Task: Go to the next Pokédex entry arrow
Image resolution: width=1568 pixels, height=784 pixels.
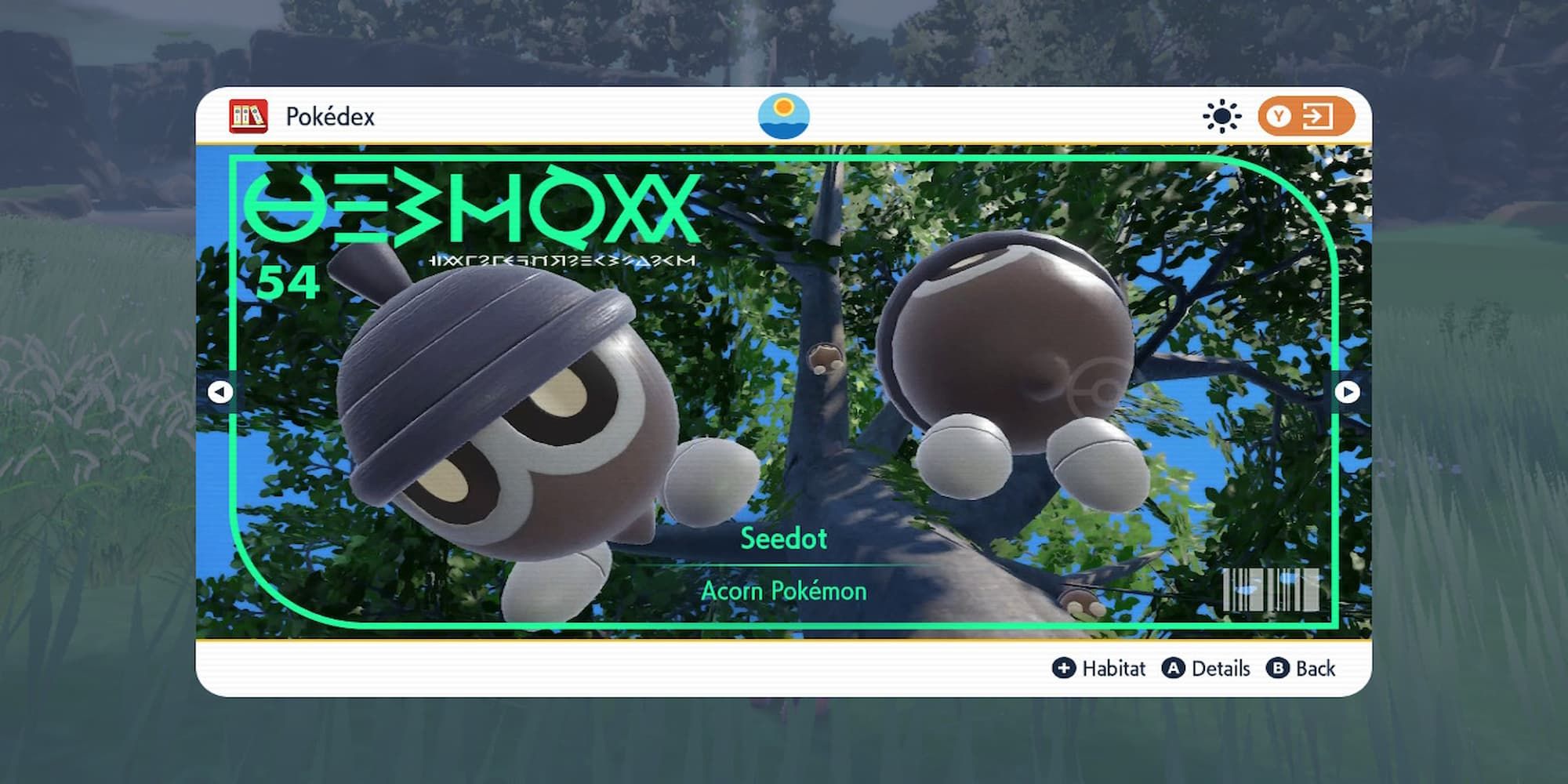Action: (x=1347, y=391)
